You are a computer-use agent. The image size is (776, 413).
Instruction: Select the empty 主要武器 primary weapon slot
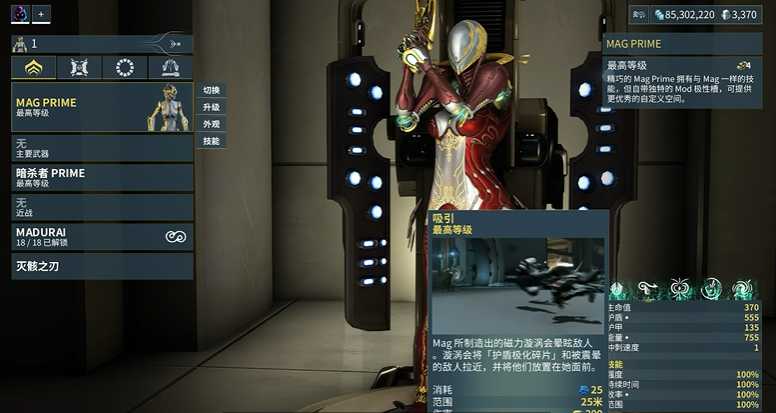102,148
